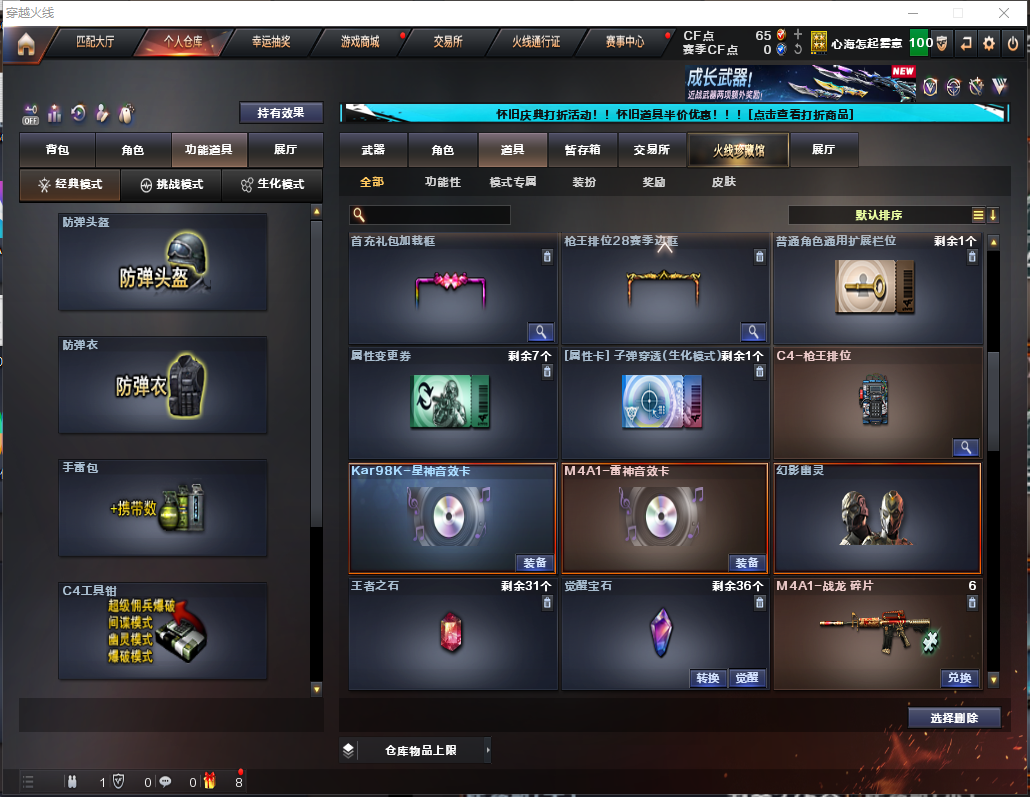1030x797 pixels.
Task: Select the 武器 weapons warehouse tab
Action: (x=373, y=150)
